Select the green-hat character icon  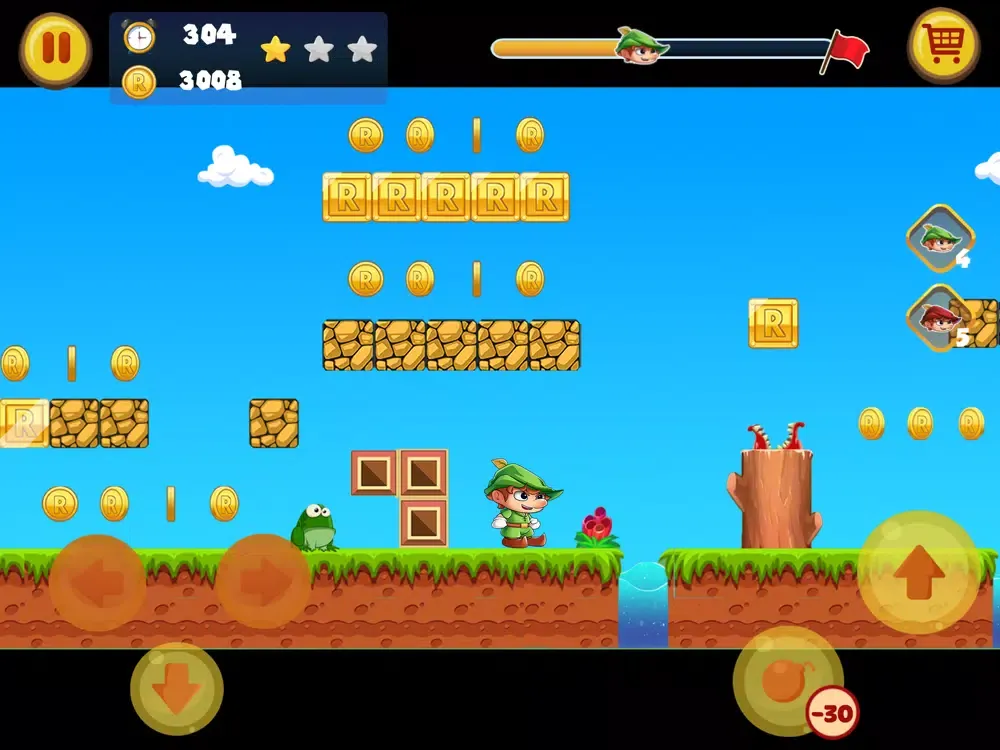[940, 238]
